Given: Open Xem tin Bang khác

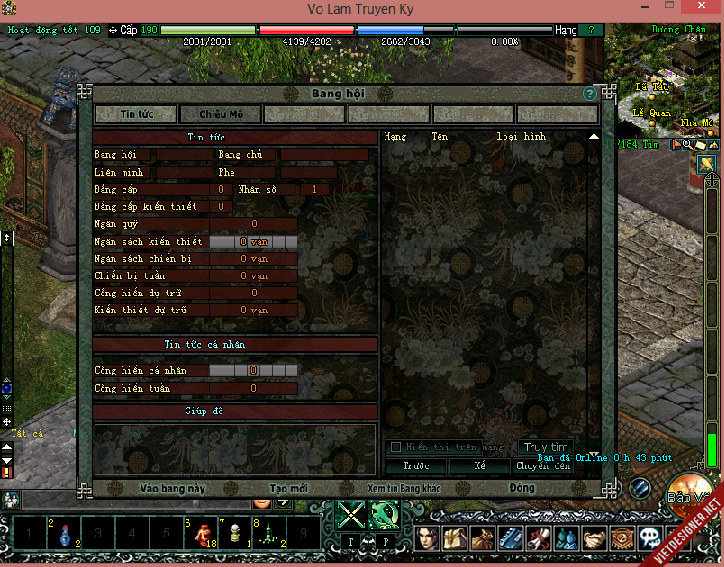Looking at the screenshot, I should [404, 488].
